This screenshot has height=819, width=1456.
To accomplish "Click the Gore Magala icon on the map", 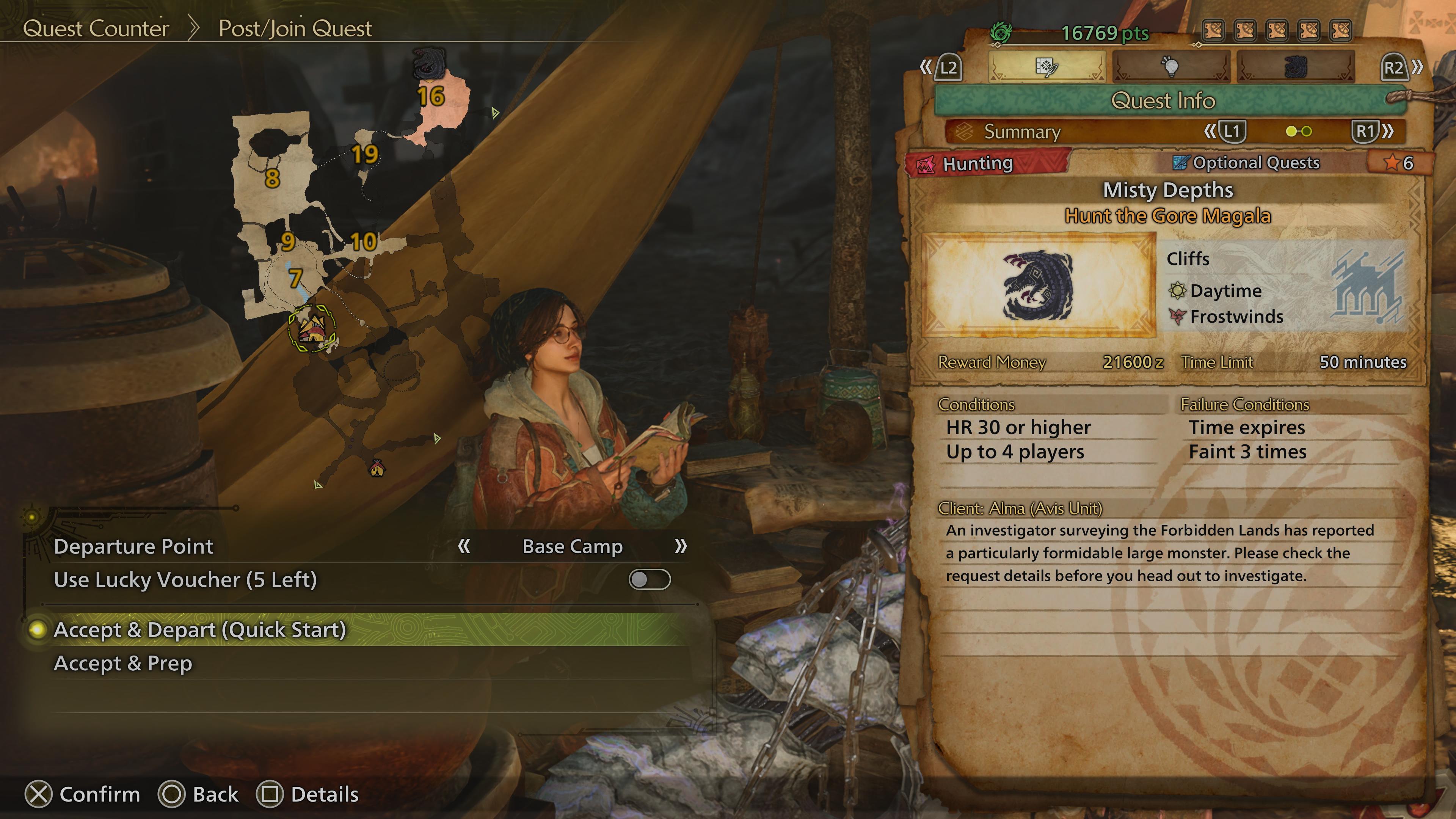I will click(429, 62).
